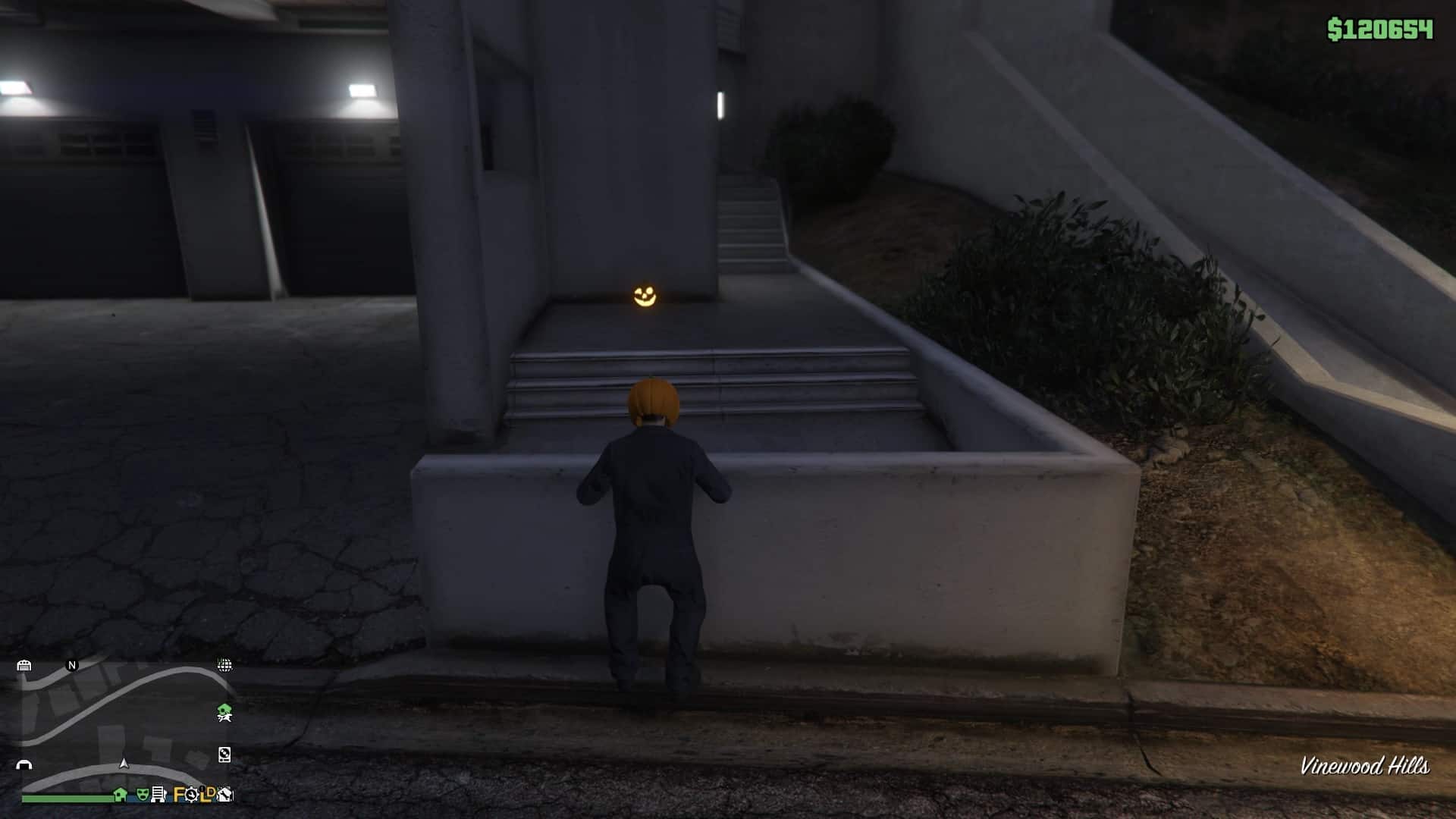Viewport: 1456px width, 819px height.
Task: Click the yellow D letter blip
Action: point(211,793)
